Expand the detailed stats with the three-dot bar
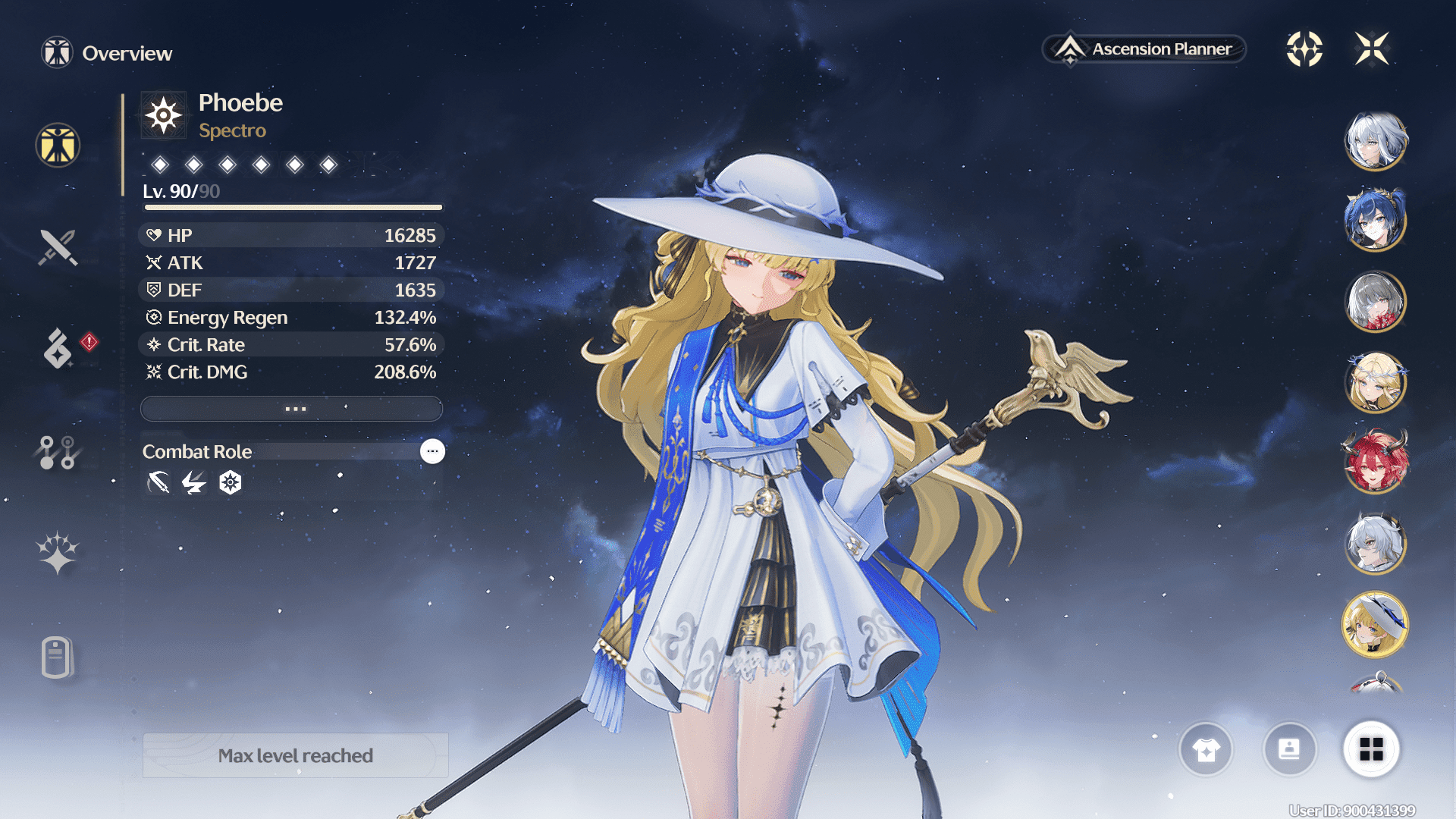 pos(292,409)
